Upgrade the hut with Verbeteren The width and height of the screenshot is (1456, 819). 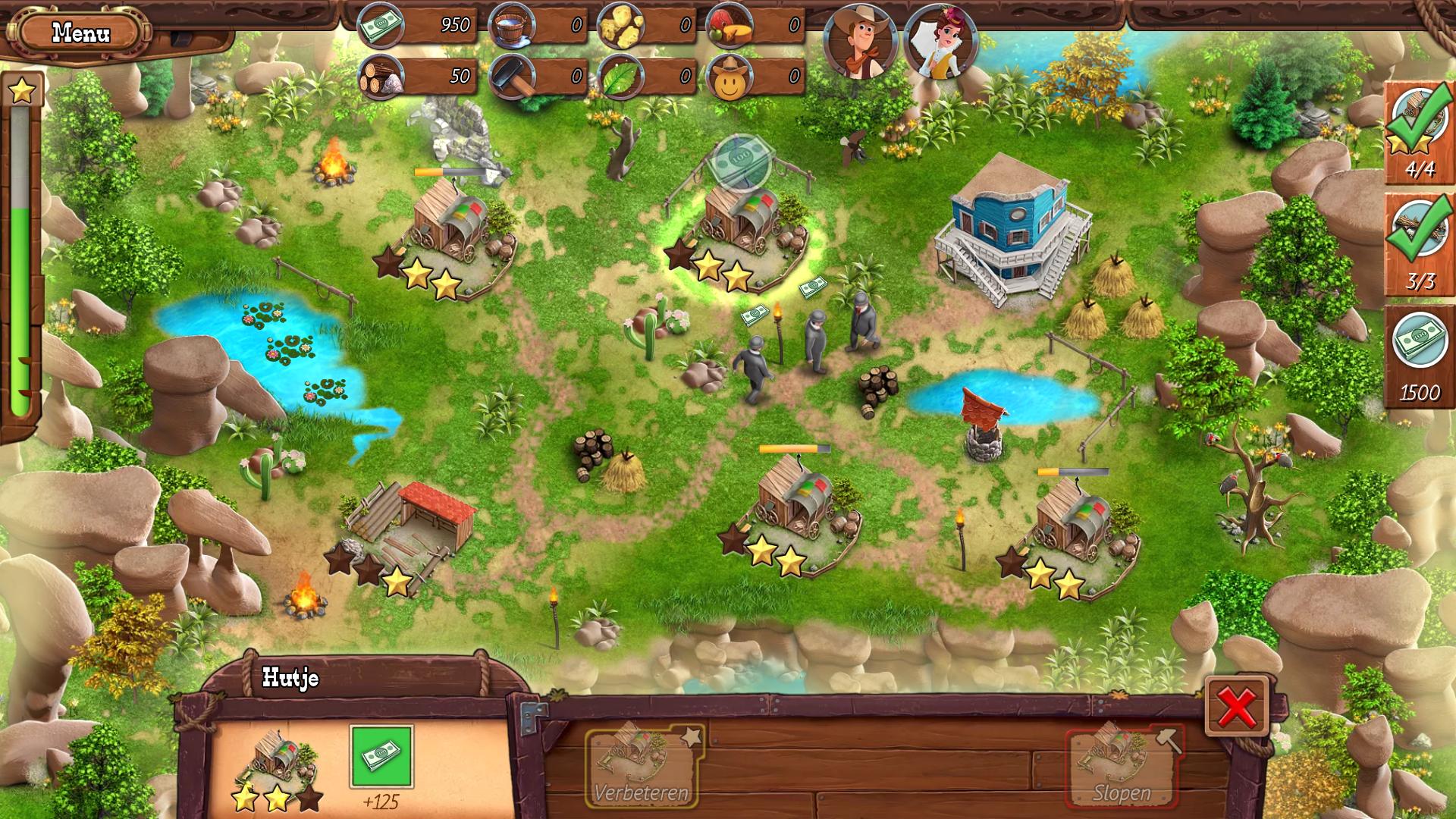click(x=642, y=765)
